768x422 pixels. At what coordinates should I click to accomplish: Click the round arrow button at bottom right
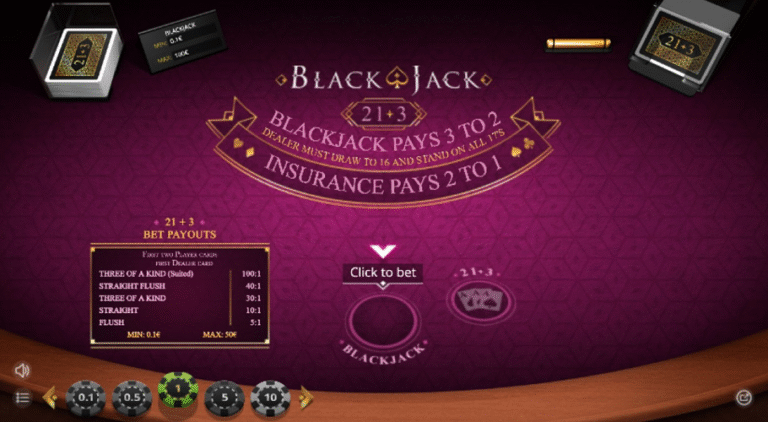(x=743, y=397)
